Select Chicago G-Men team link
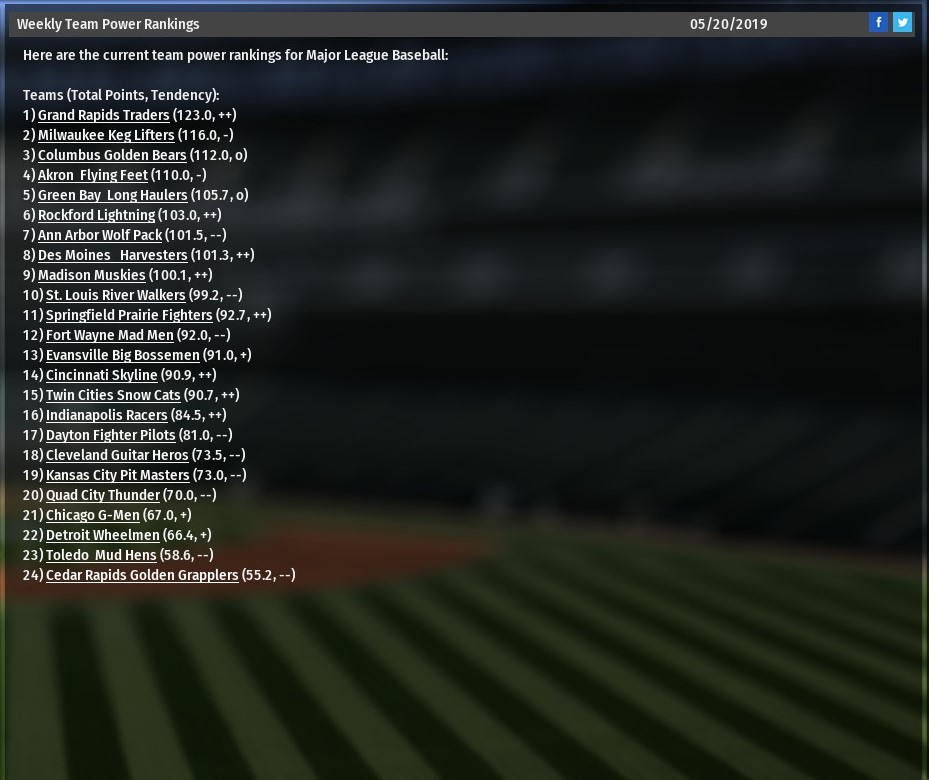 coord(92,515)
